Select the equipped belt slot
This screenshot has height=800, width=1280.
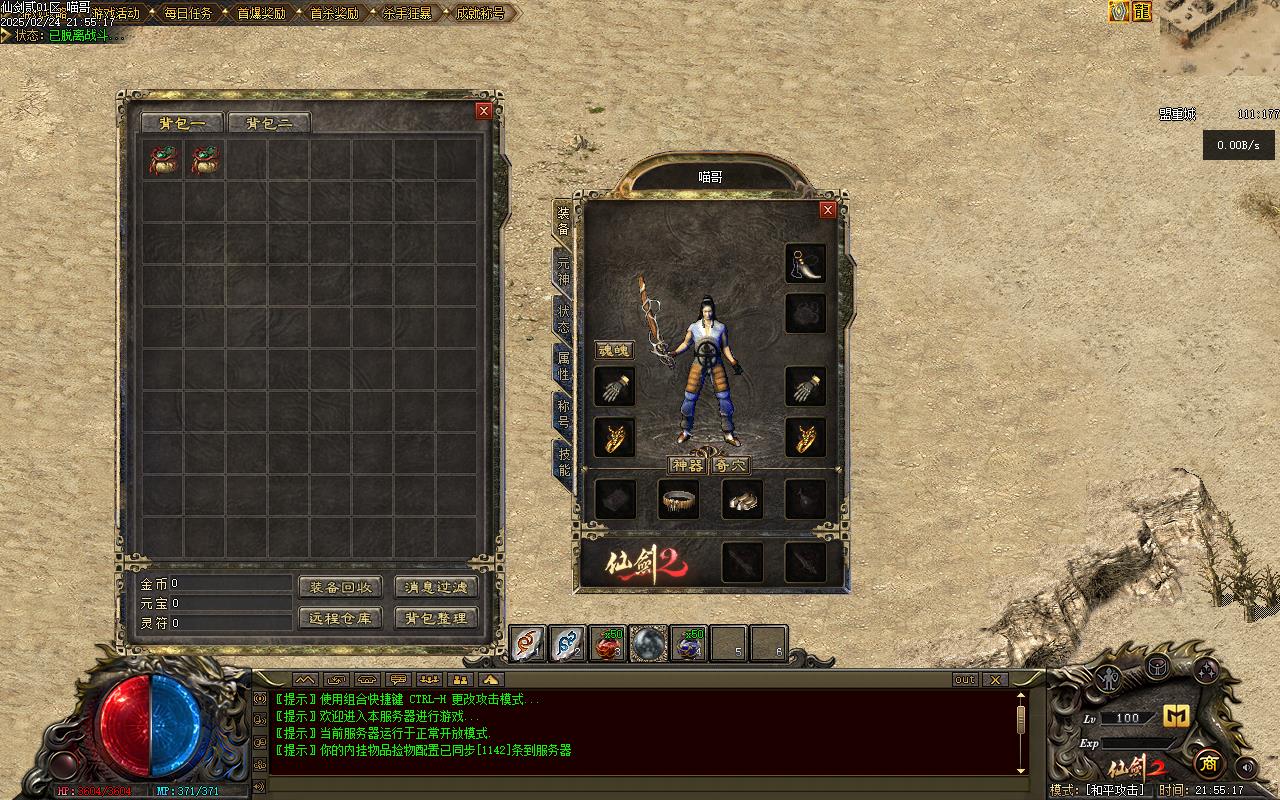pos(679,499)
